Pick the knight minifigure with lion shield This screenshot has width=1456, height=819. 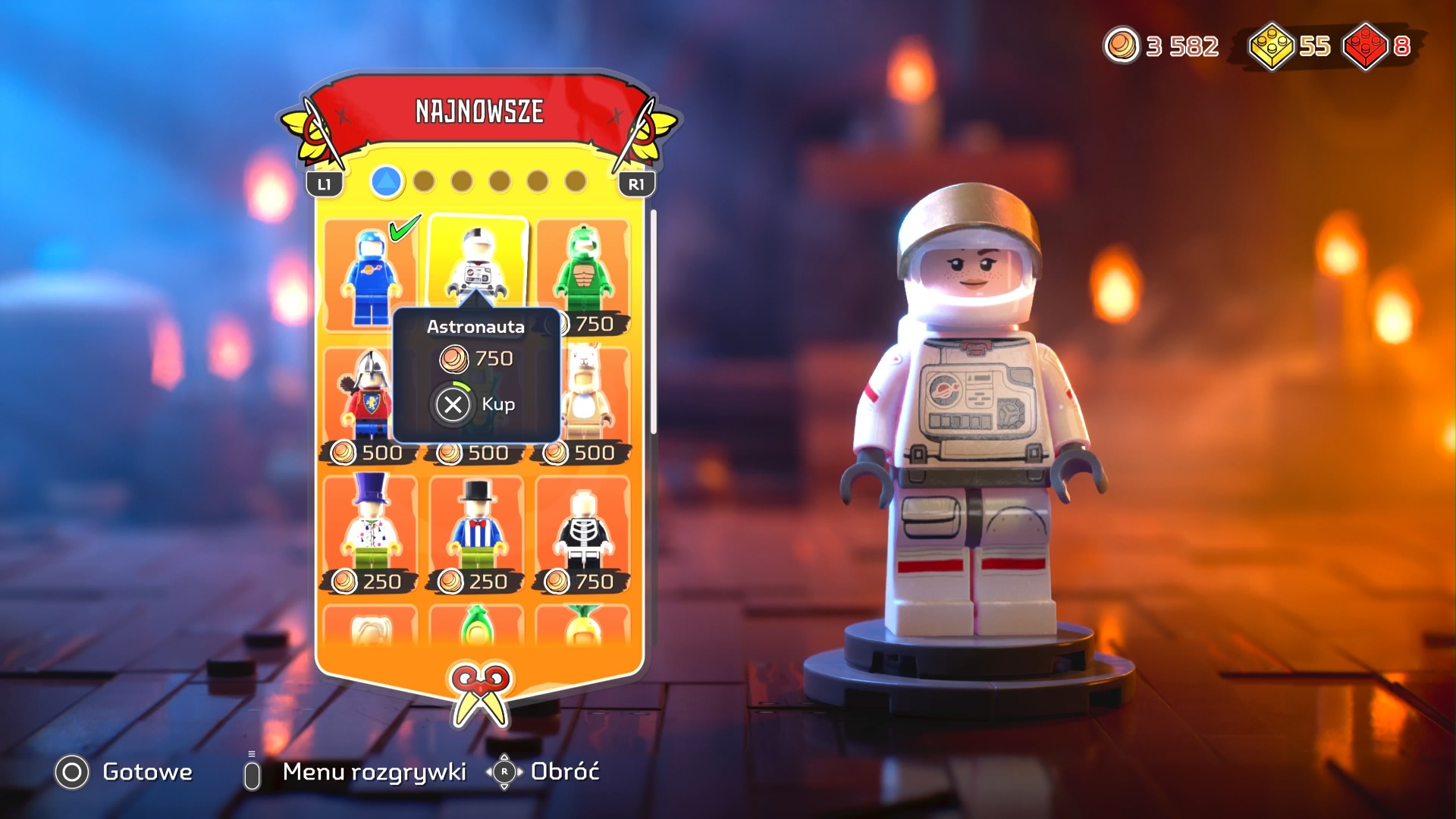click(x=369, y=398)
